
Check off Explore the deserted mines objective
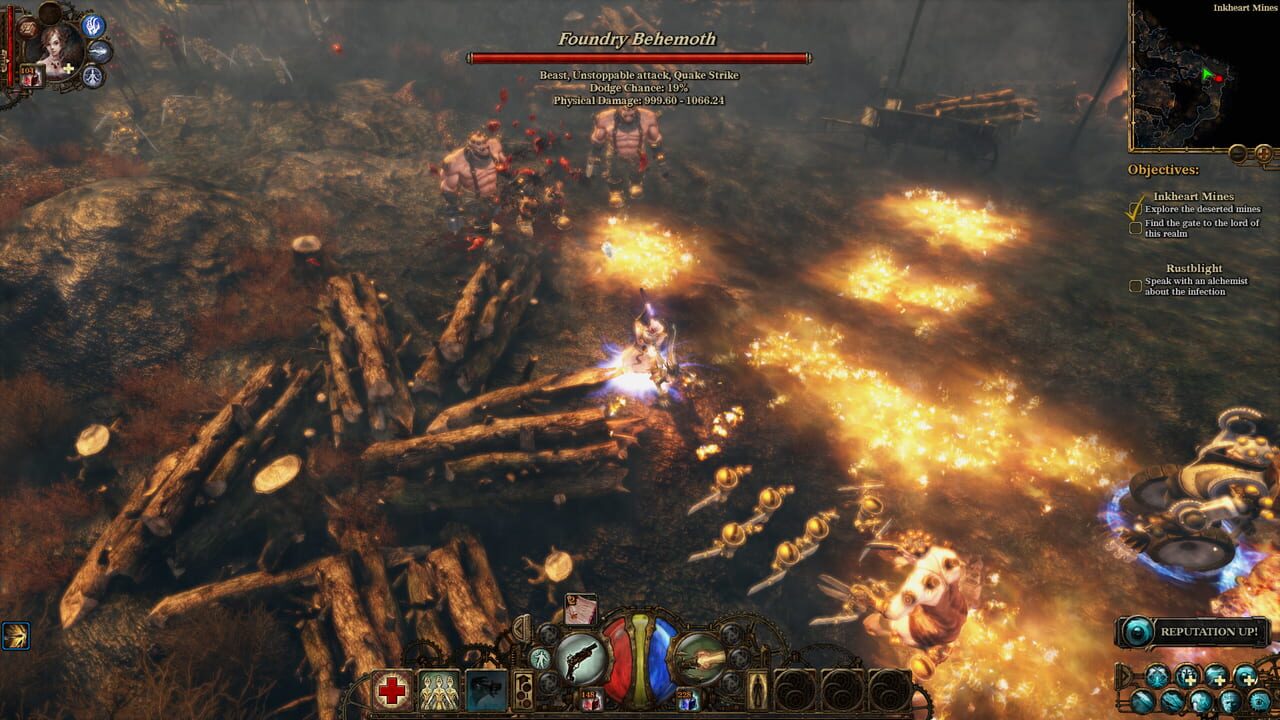pos(1136,208)
